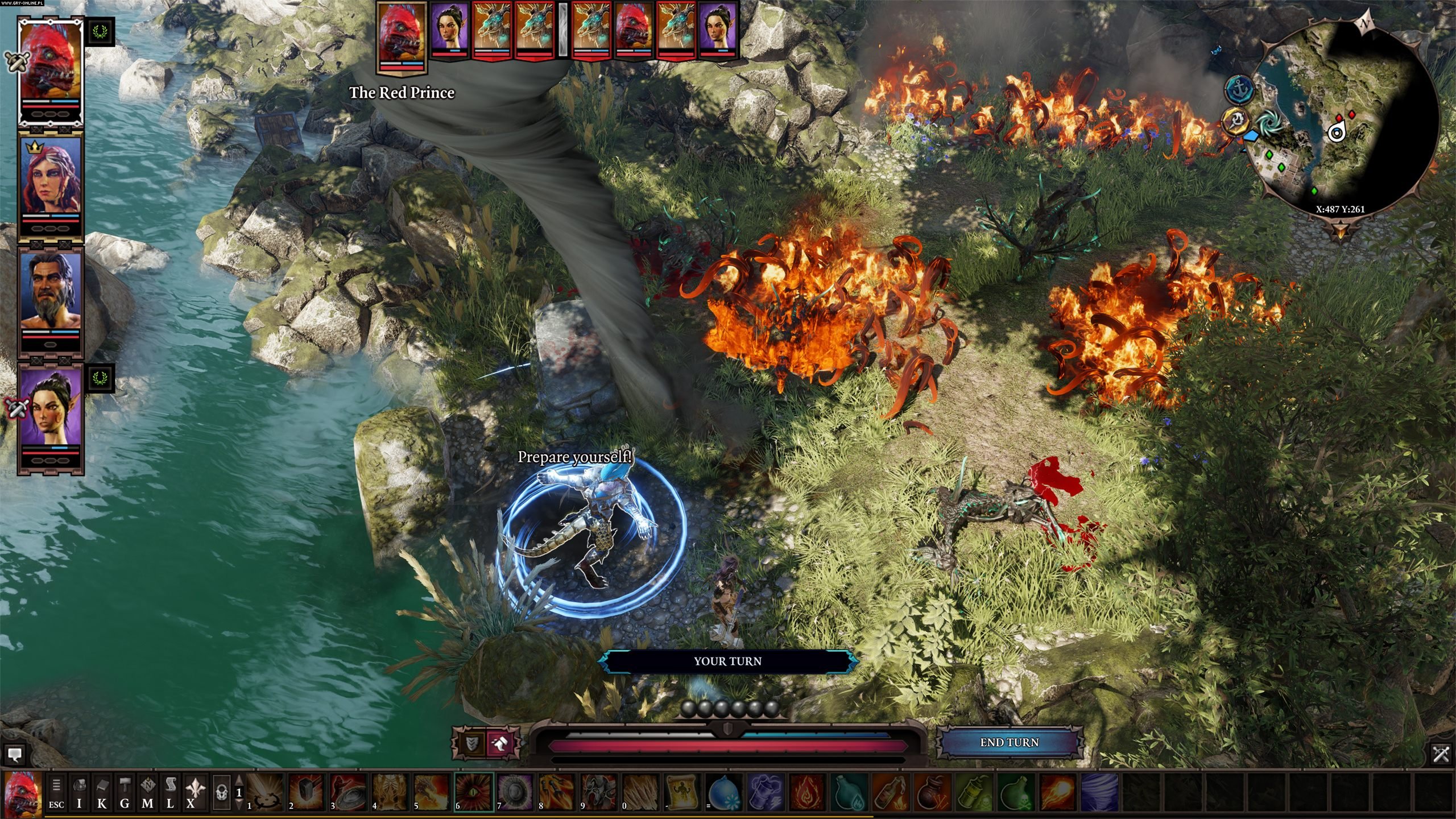Viewport: 1456px width, 819px height.
Task: Use the blue water balloon item
Action: pyautogui.click(x=725, y=792)
